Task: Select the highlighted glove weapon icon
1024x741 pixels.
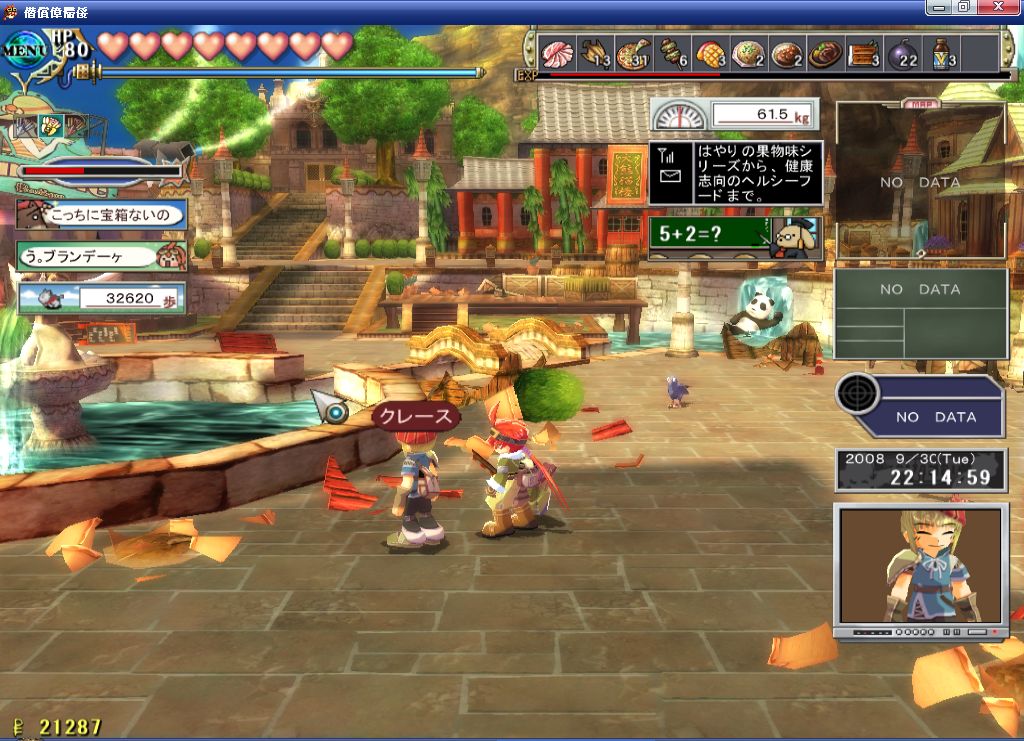Action: 49,126
